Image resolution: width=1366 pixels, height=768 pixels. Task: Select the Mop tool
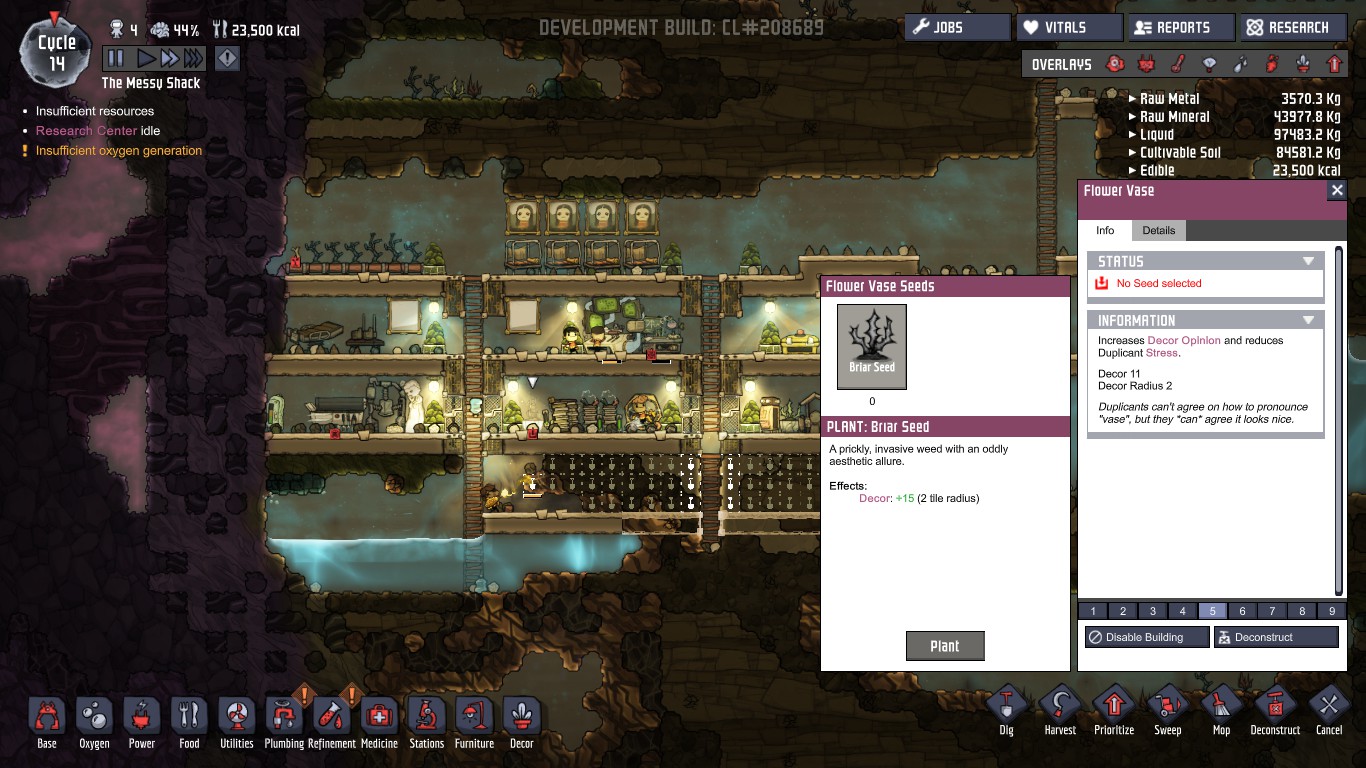point(1221,710)
